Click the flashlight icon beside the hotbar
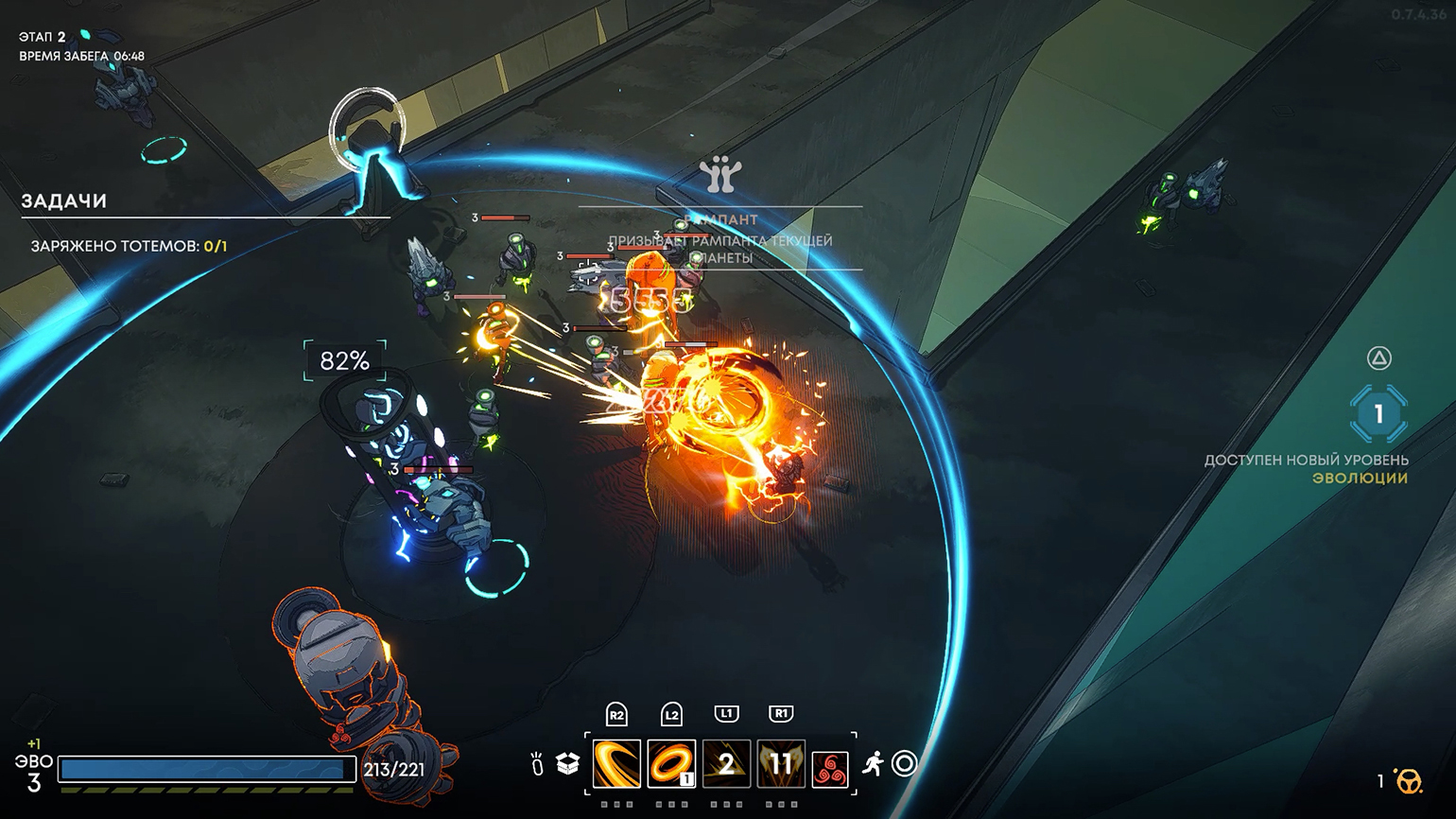1456x819 pixels. pos(537,764)
